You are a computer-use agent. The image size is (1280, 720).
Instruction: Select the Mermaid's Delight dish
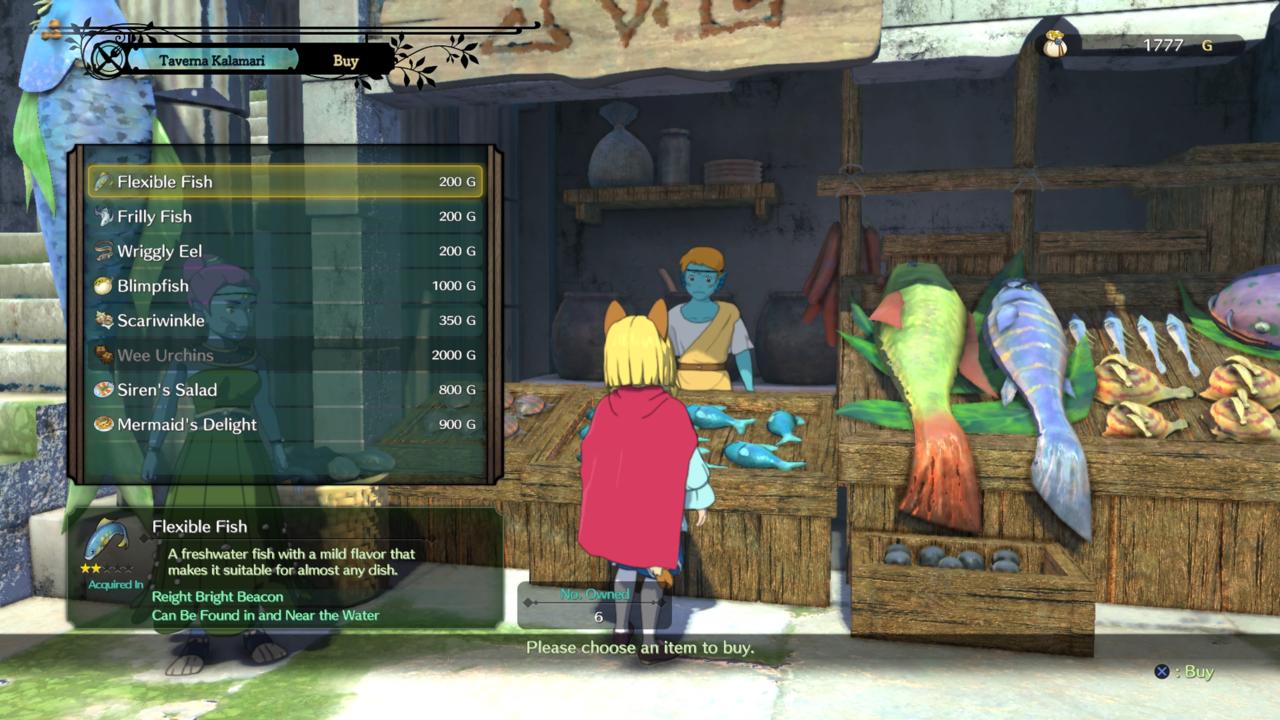point(285,425)
